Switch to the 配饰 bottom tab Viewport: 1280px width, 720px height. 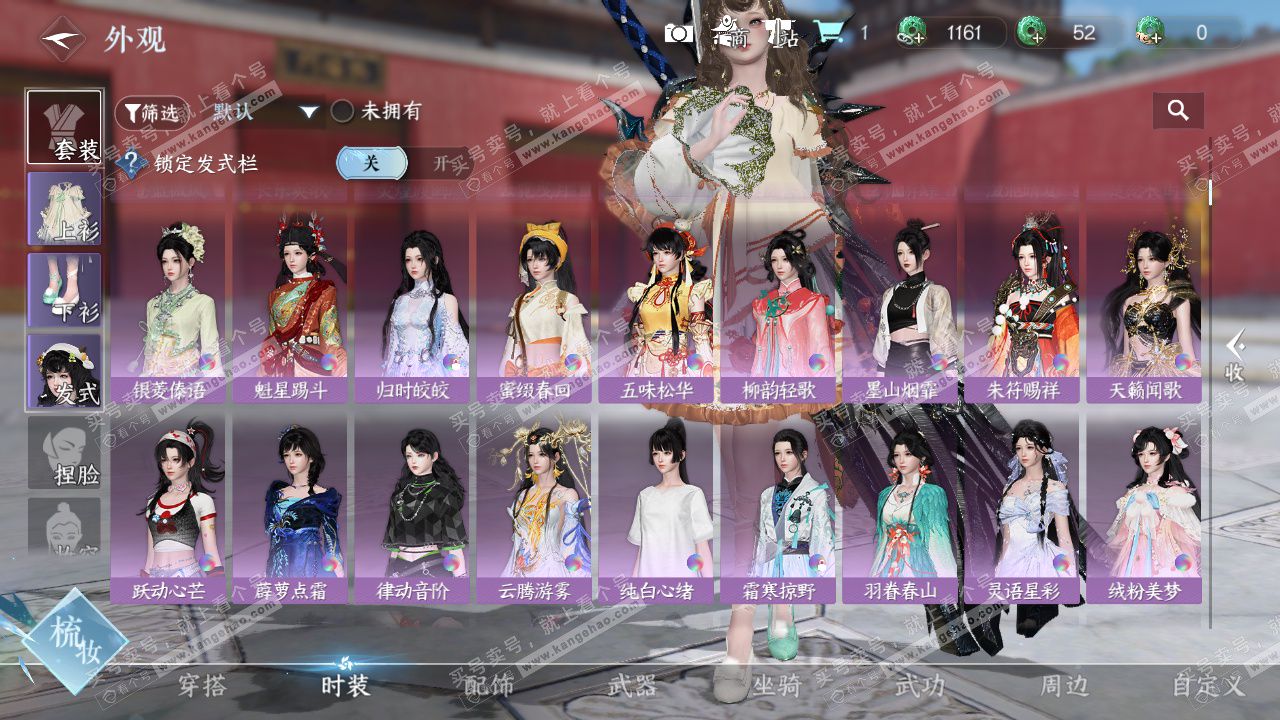click(x=489, y=686)
